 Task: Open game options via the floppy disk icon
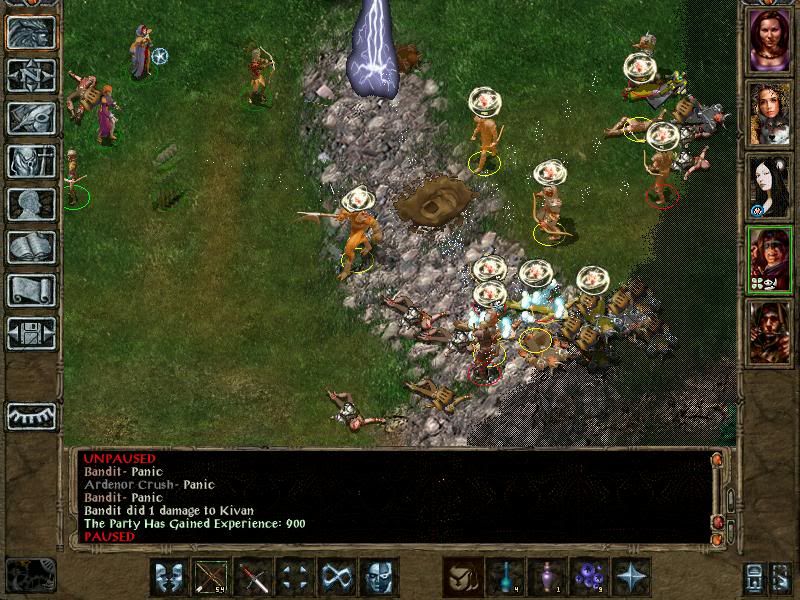(x=31, y=333)
